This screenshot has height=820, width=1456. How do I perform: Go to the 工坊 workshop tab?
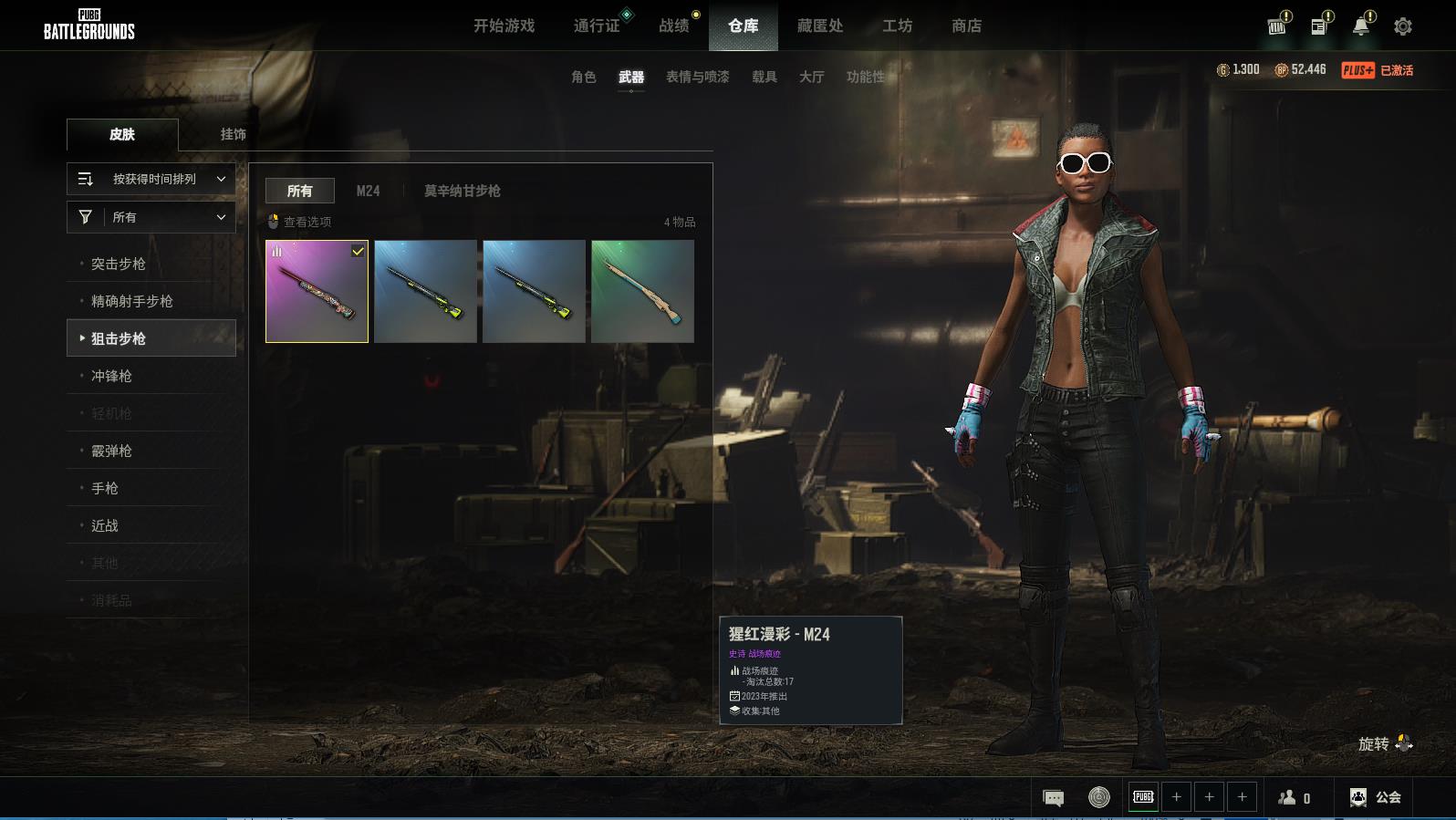click(x=897, y=26)
